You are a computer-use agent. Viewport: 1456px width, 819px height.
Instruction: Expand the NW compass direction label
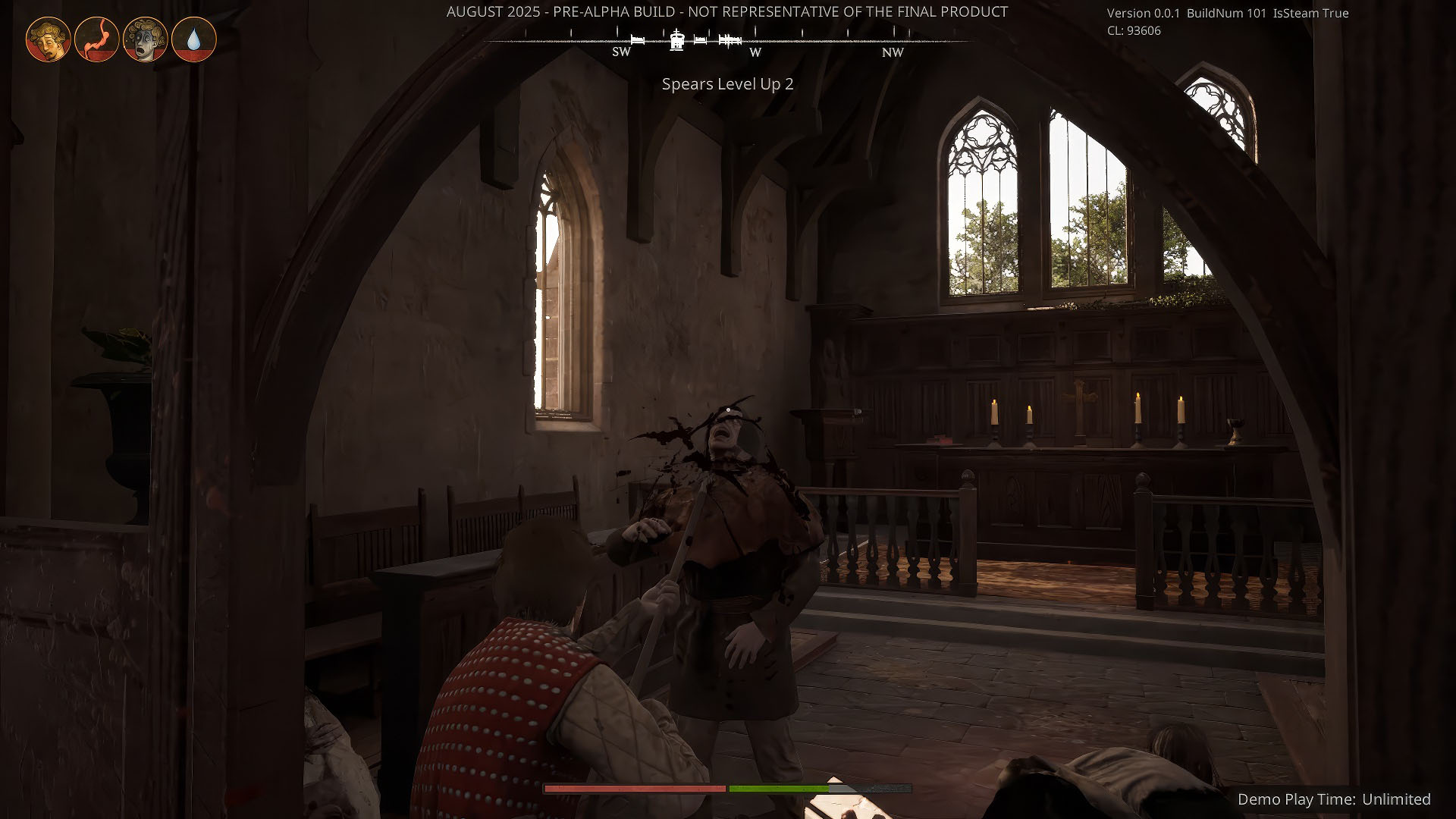[x=892, y=52]
